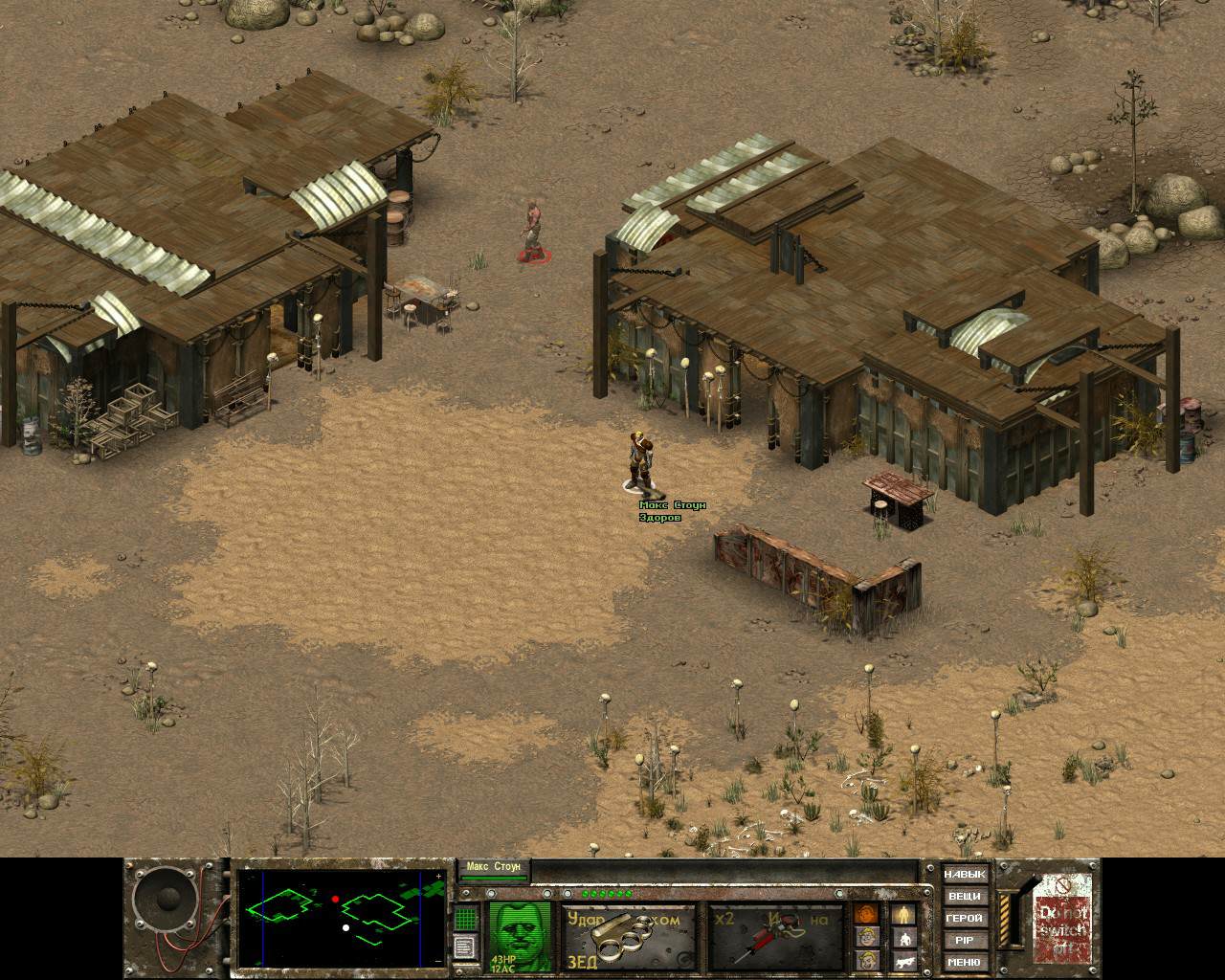1225x980 pixels.
Task: Open the МЕНЮ game menu
Action: [964, 963]
